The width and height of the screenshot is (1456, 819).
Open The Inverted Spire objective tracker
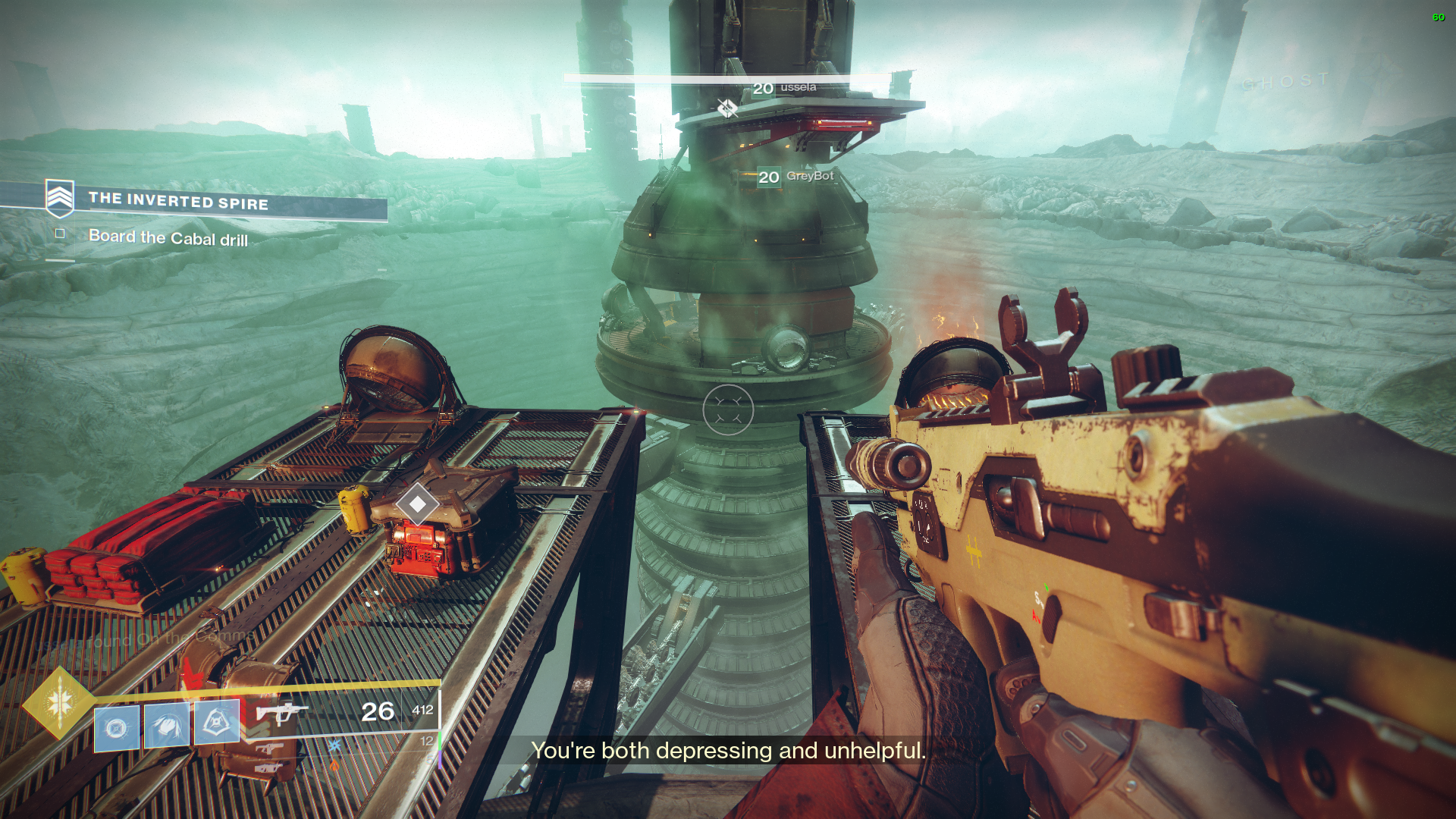178,201
